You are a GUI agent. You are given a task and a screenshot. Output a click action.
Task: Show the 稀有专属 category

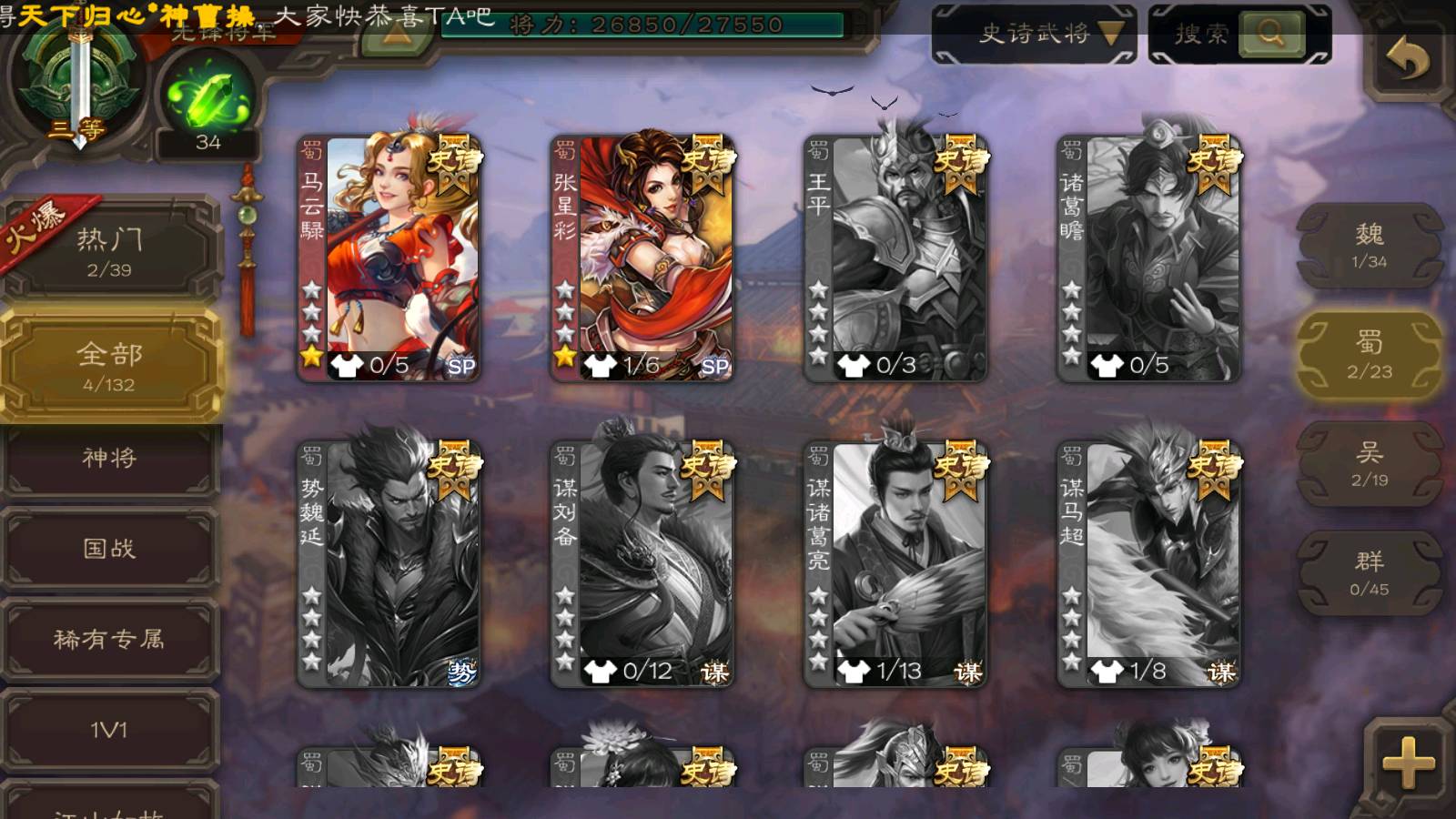pyautogui.click(x=109, y=640)
